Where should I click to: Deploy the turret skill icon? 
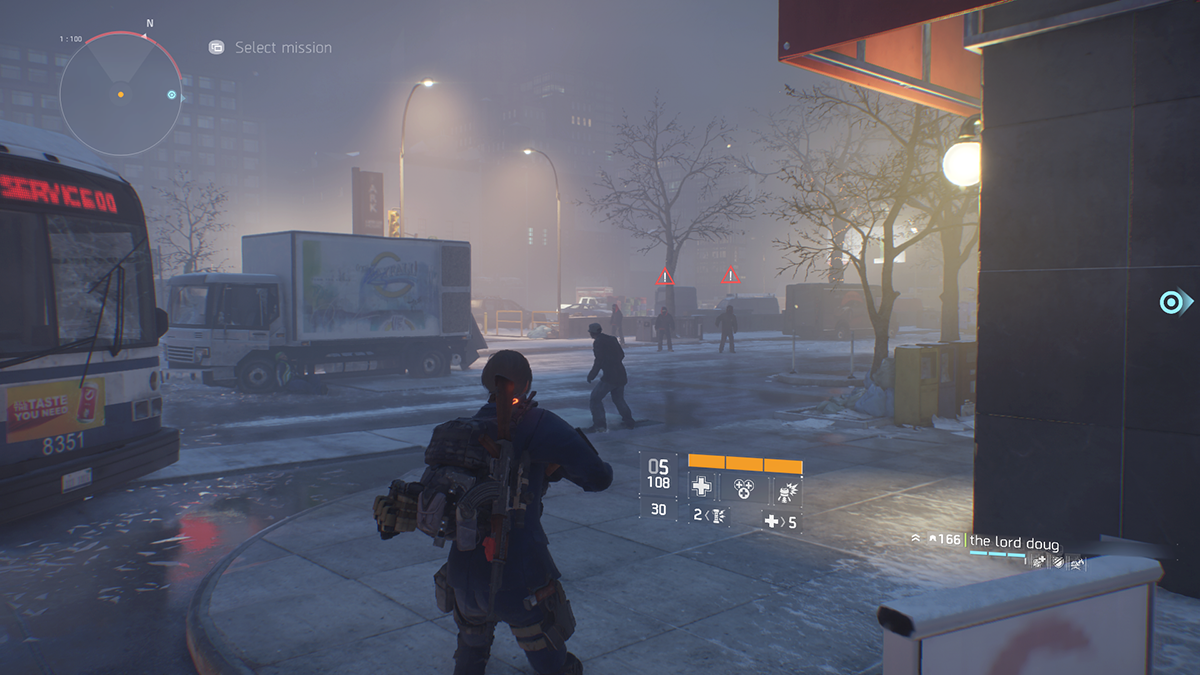coord(784,488)
